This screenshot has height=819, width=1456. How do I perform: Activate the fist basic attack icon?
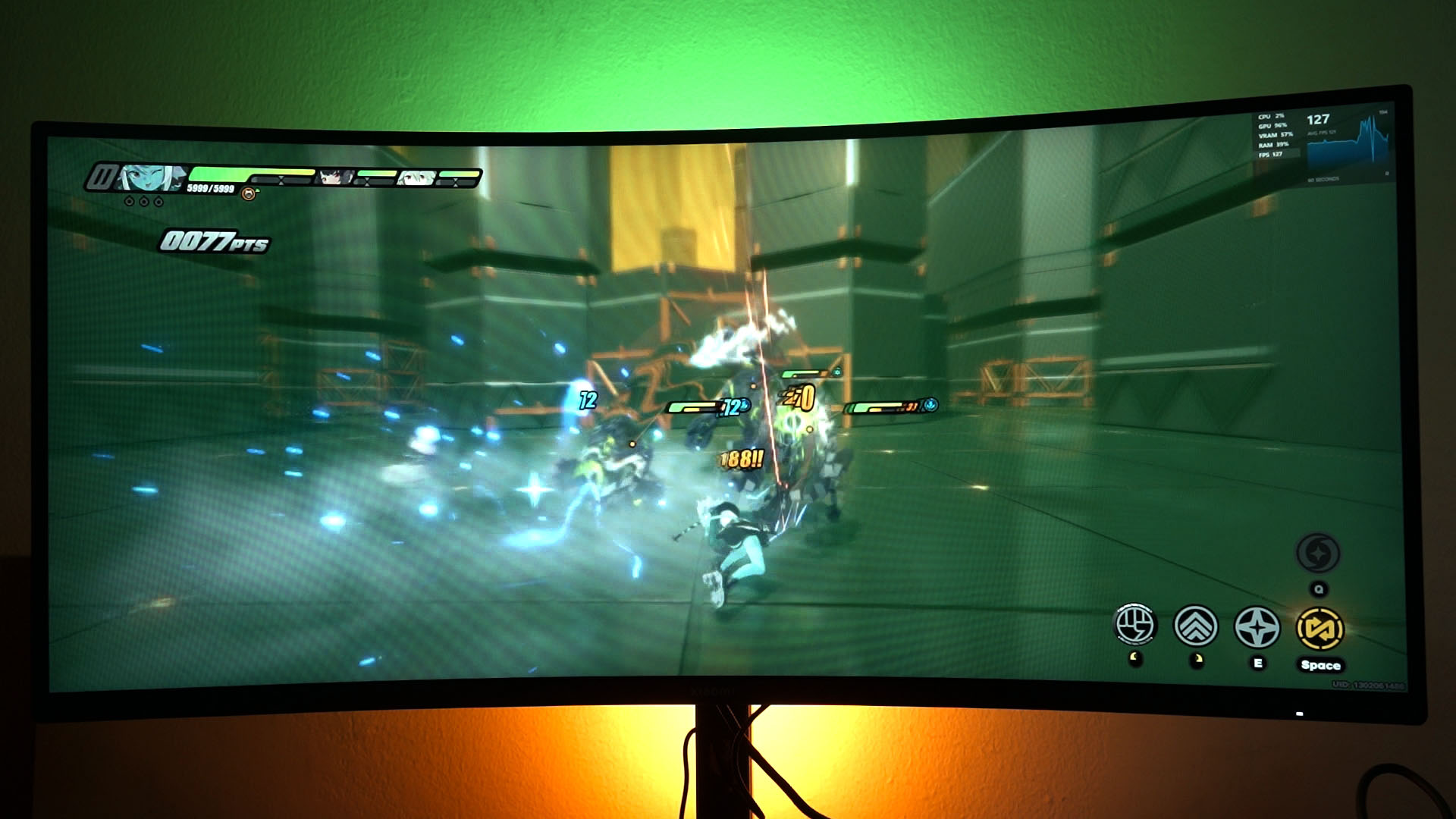[1134, 626]
